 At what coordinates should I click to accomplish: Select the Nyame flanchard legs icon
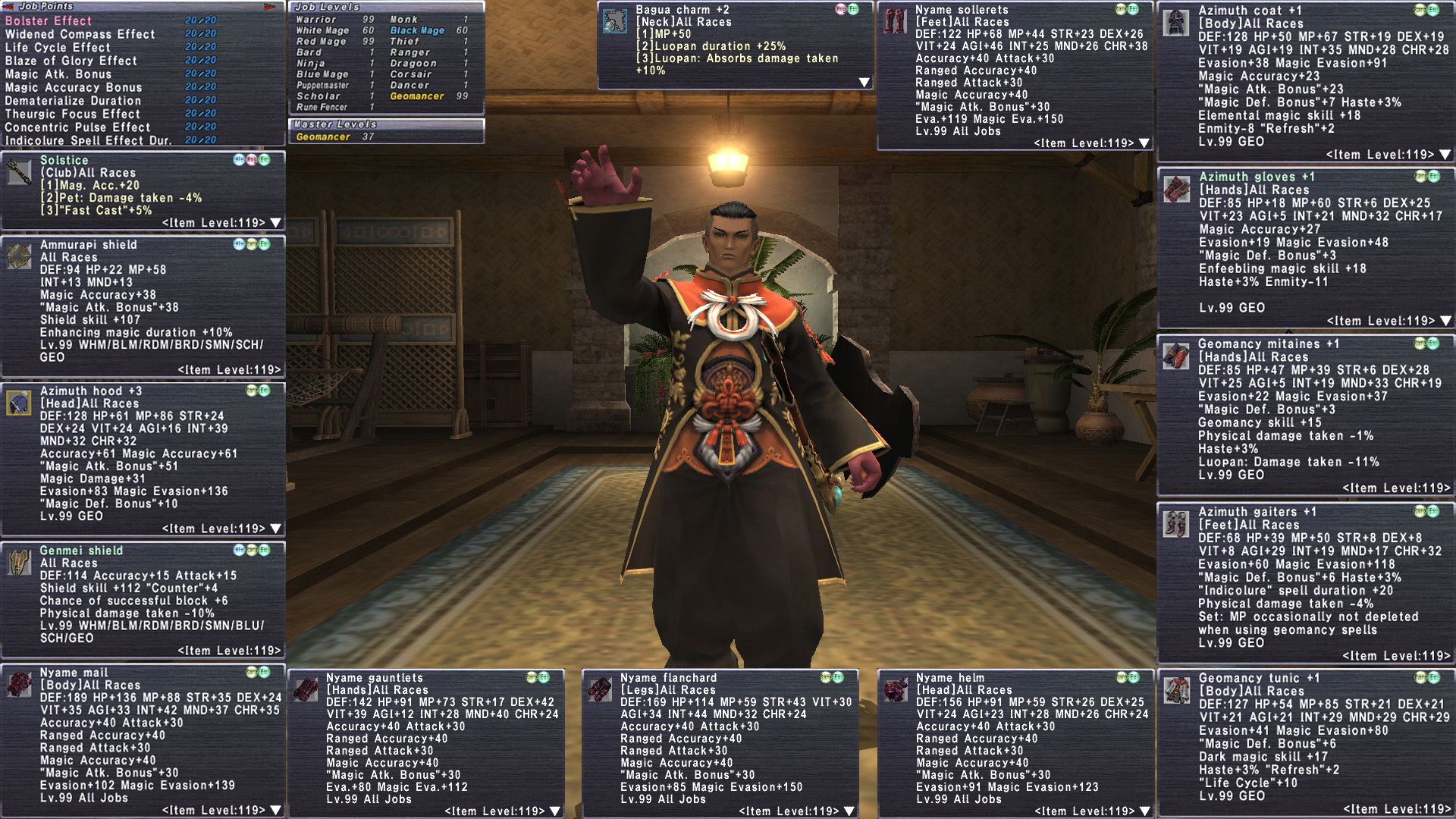pos(599,690)
